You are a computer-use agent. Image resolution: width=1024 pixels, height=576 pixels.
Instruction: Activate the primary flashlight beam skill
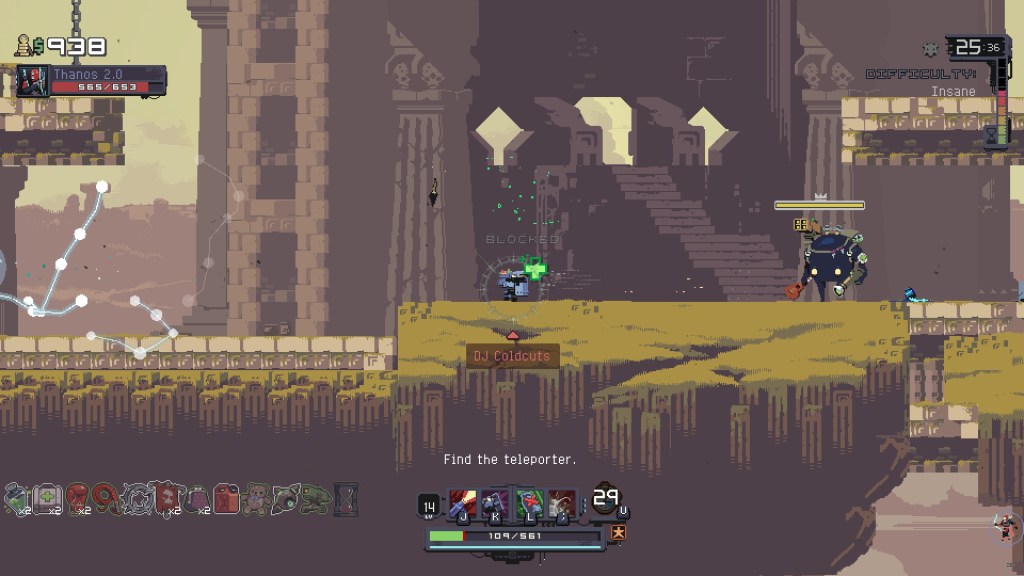462,503
